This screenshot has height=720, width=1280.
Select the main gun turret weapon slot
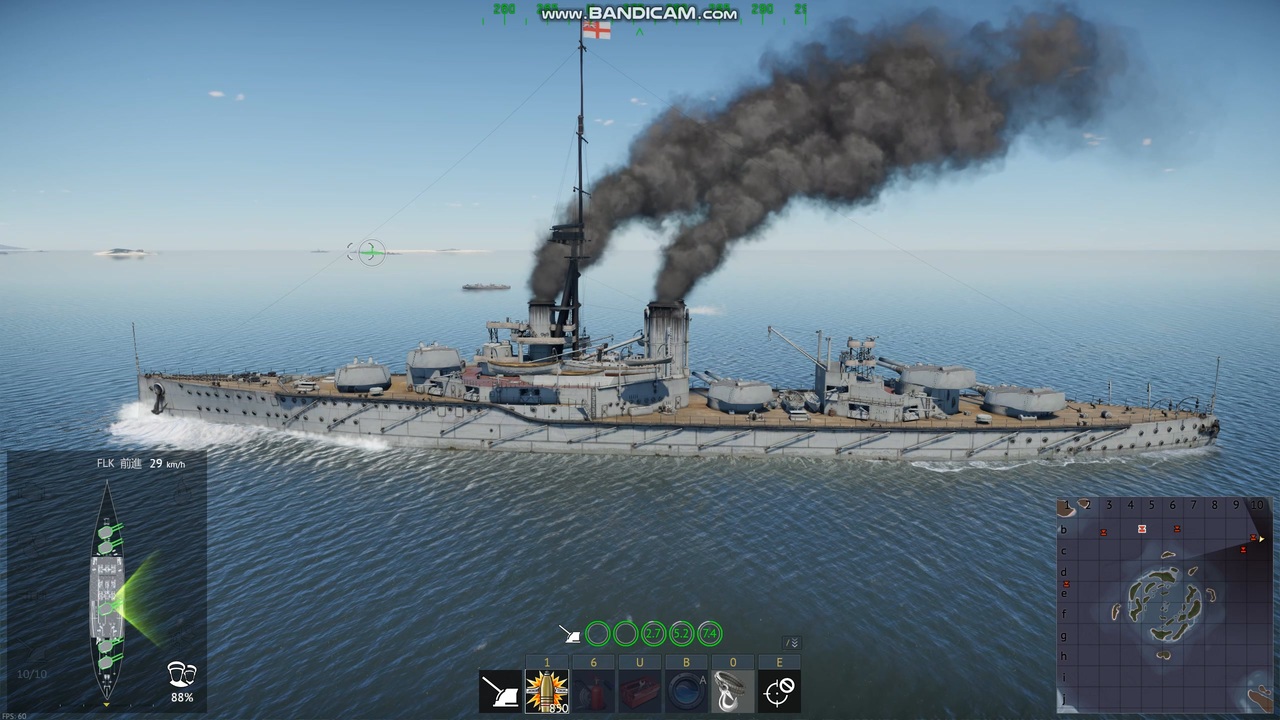[x=500, y=691]
